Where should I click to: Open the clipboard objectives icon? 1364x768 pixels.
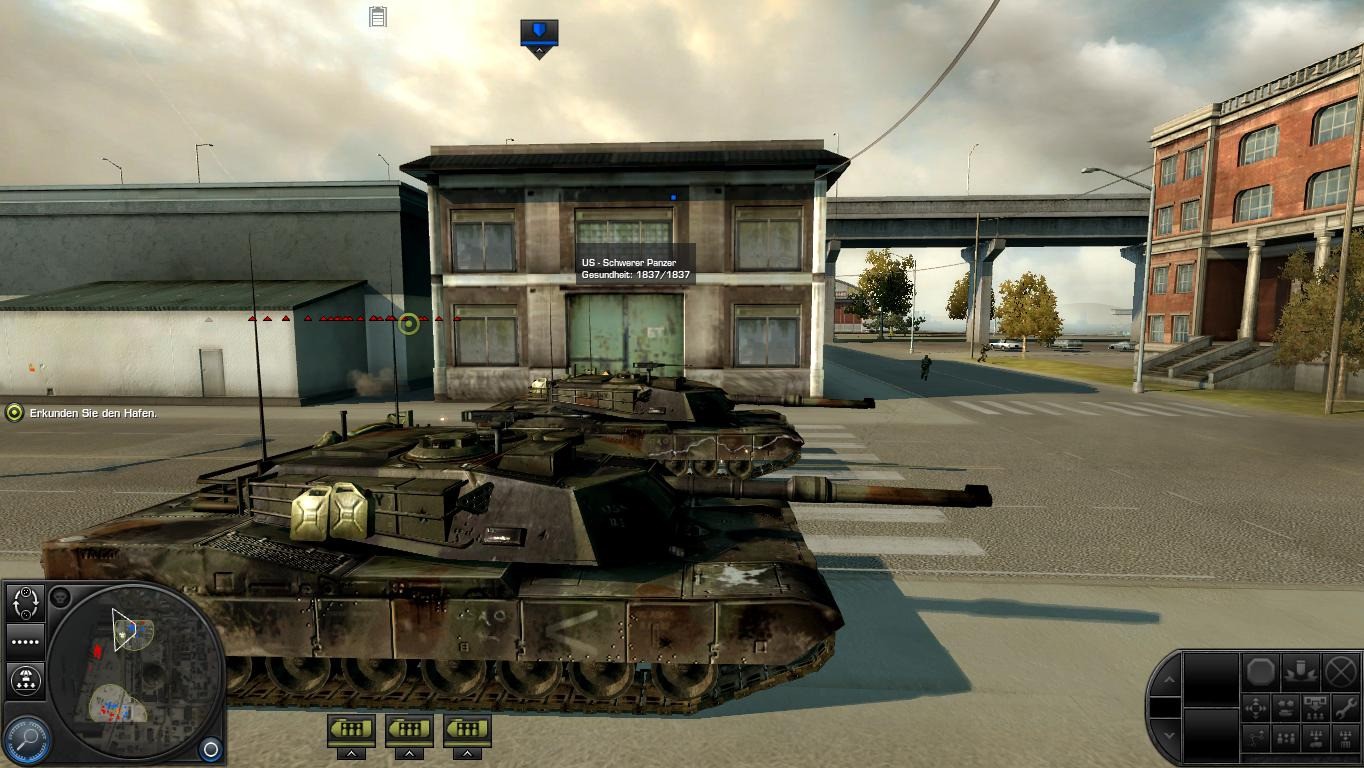[378, 17]
